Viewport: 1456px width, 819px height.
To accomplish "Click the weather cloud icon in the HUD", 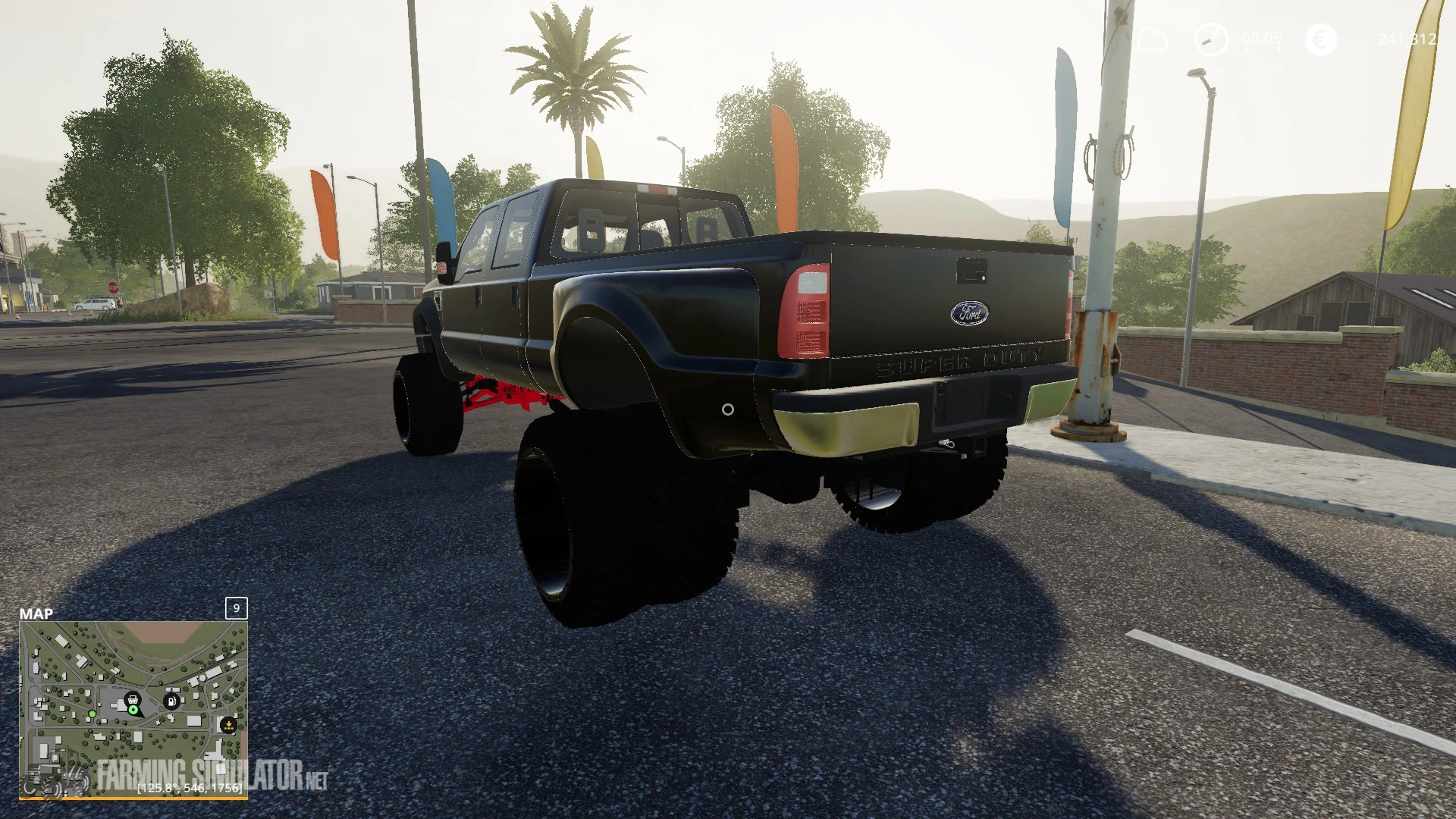I will coord(1153,39).
